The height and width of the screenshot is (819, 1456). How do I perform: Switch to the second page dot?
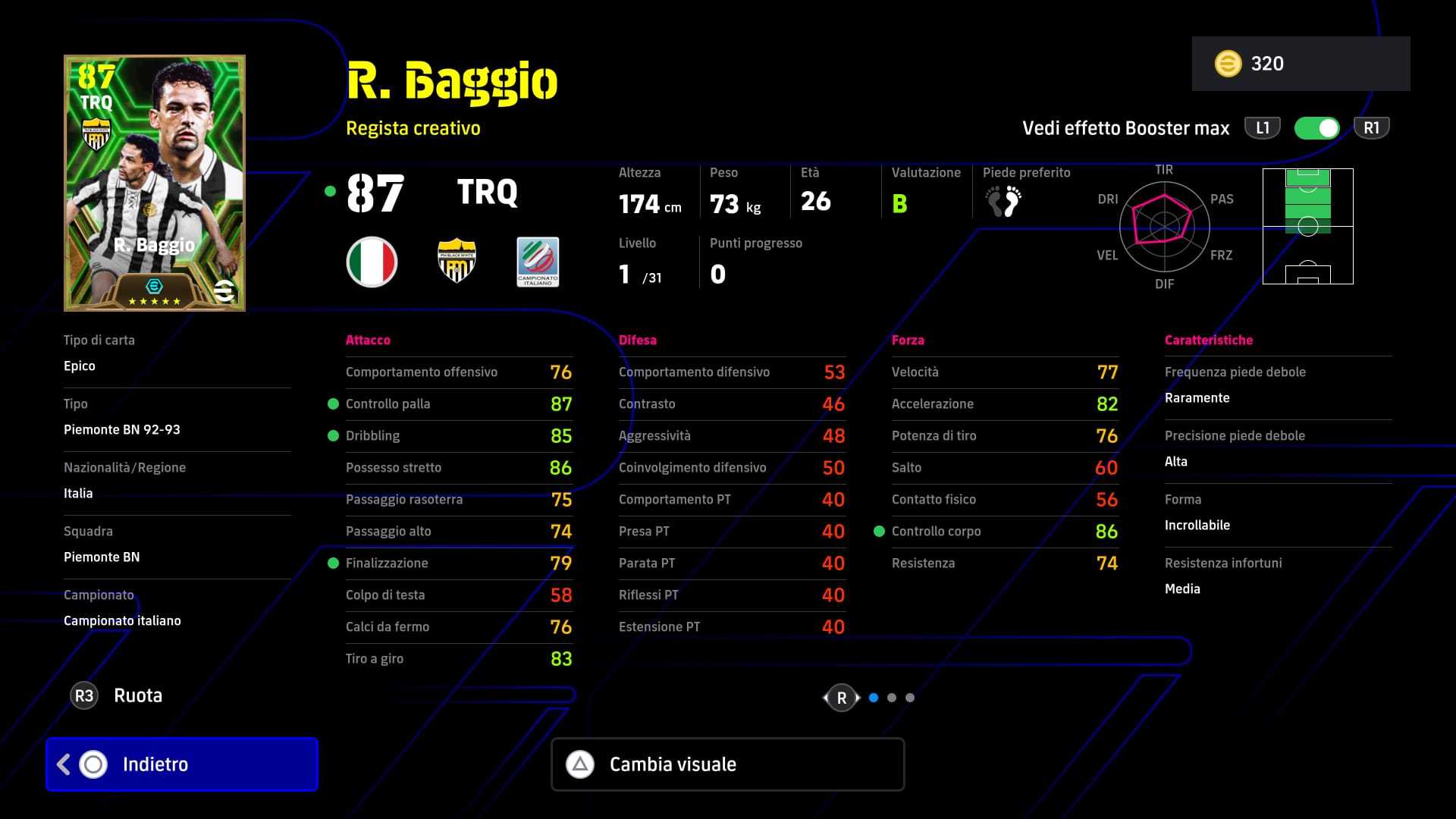coord(892,698)
